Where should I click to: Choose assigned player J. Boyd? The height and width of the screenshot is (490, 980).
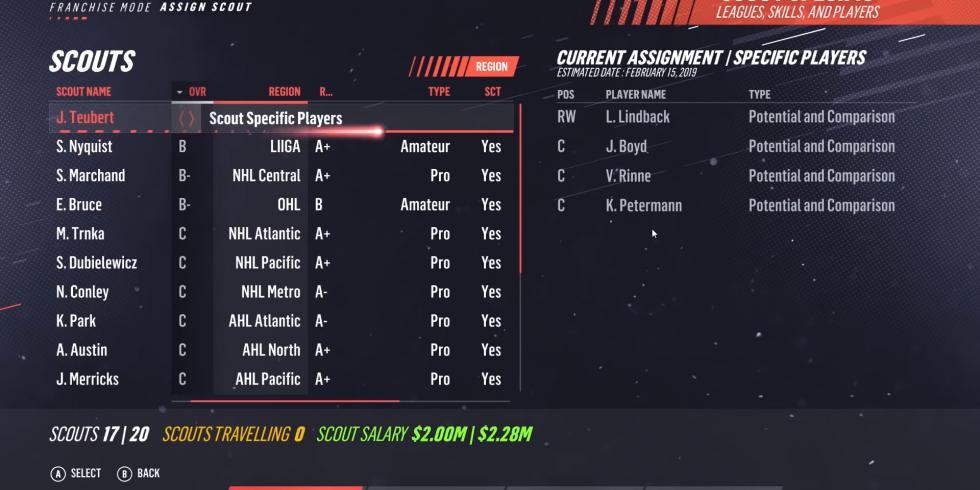[x=627, y=146]
